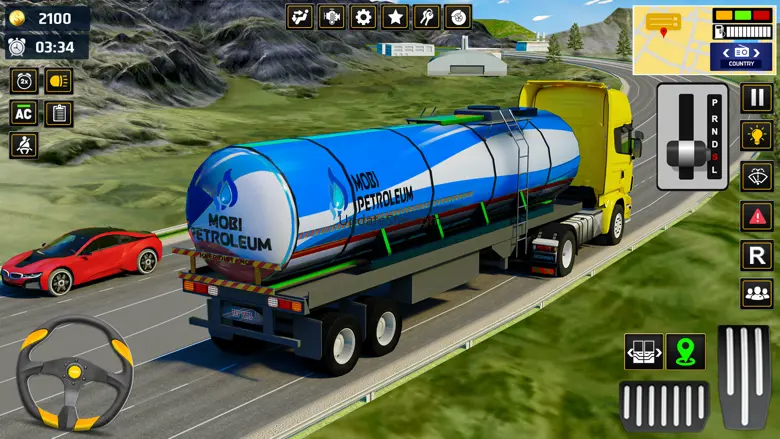Image resolution: width=780 pixels, height=439 pixels.
Task: Toggle the red hazard warning lights
Action: click(x=756, y=215)
